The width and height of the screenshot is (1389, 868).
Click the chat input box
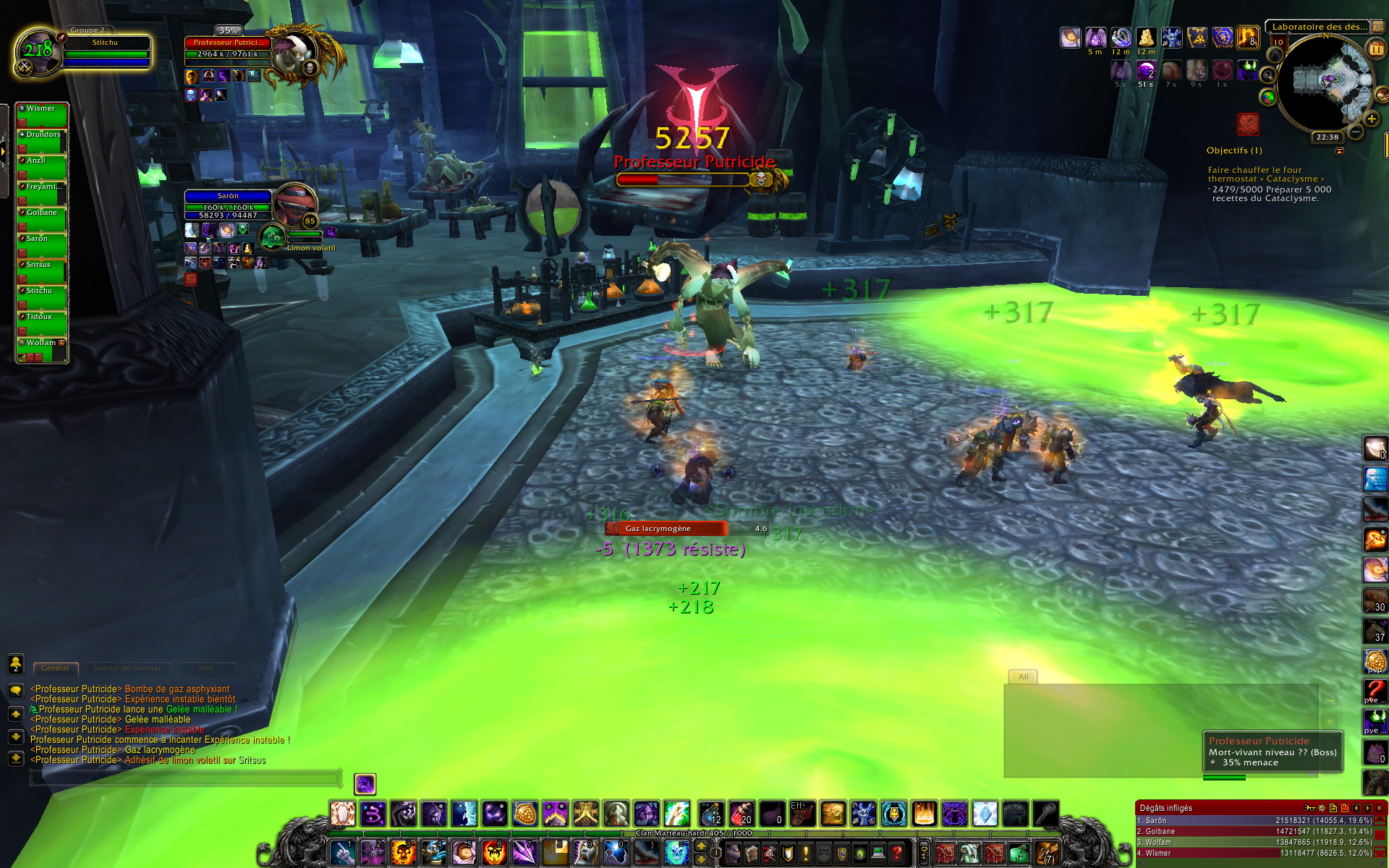pyautogui.click(x=184, y=778)
